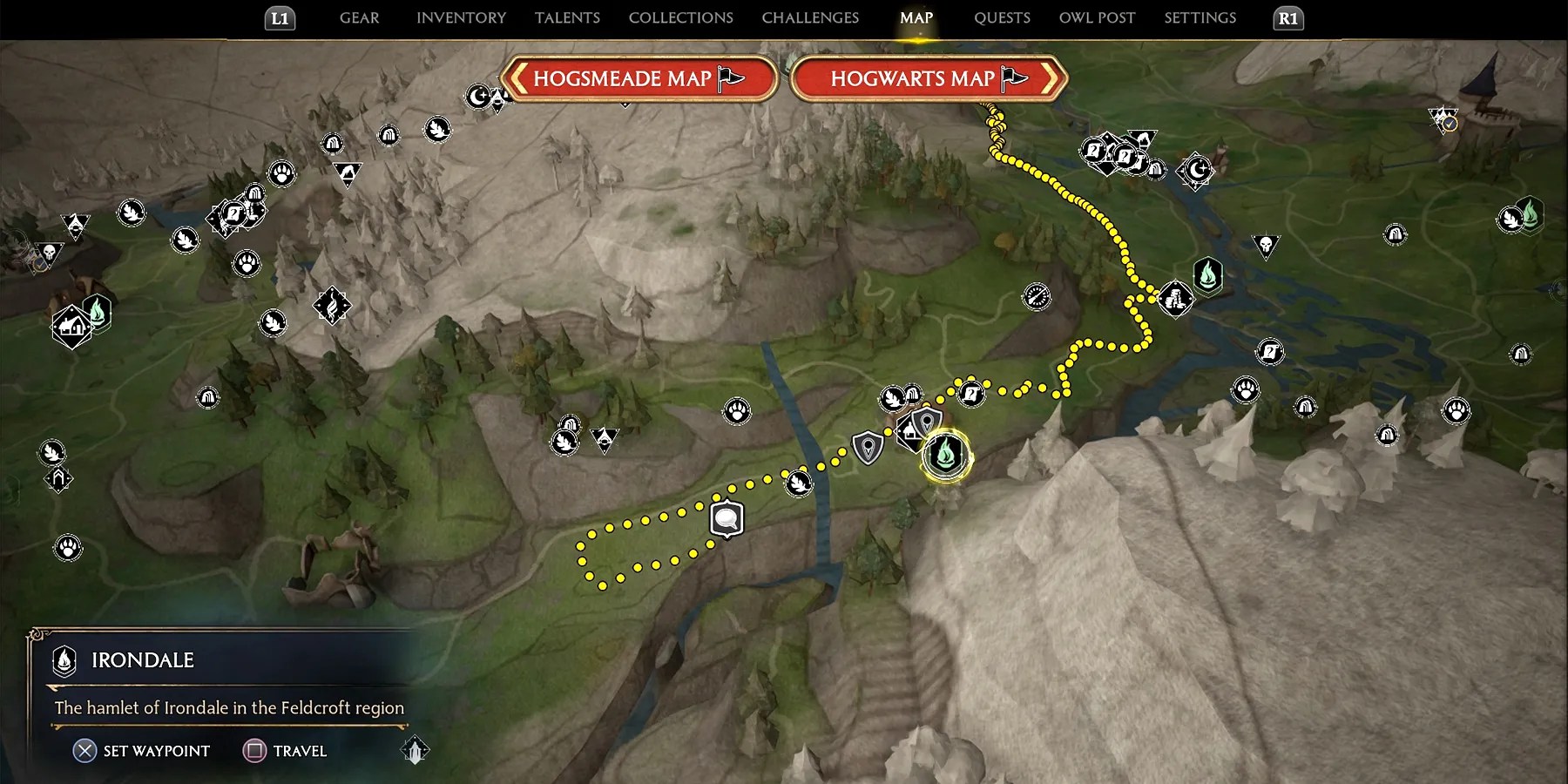Switch to the Hogsmeade Map
This screenshot has width=1568, height=784.
[x=639, y=79]
